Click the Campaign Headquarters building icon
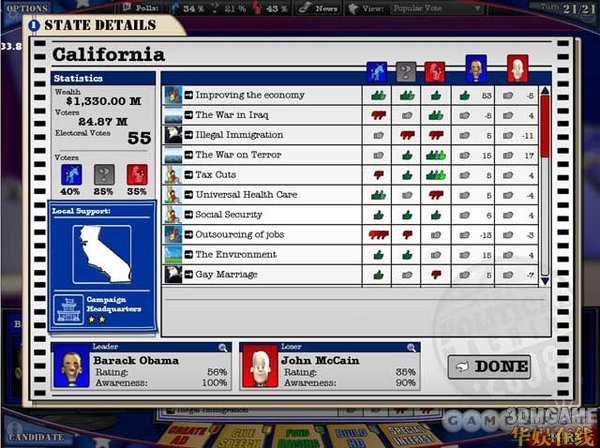Viewport: 600px width, 448px height. tap(69, 308)
